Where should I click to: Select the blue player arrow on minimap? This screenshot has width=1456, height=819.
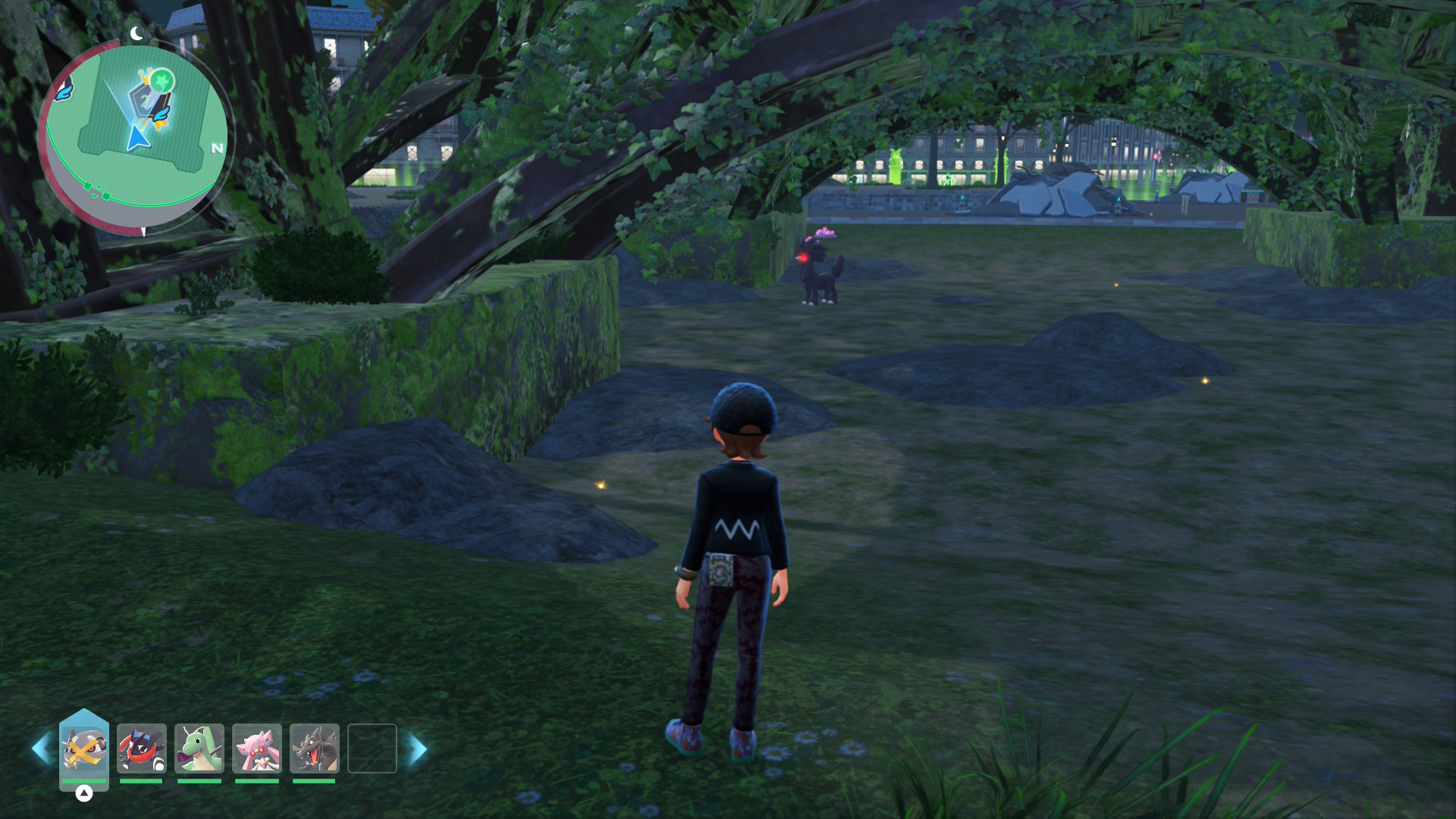tap(137, 139)
